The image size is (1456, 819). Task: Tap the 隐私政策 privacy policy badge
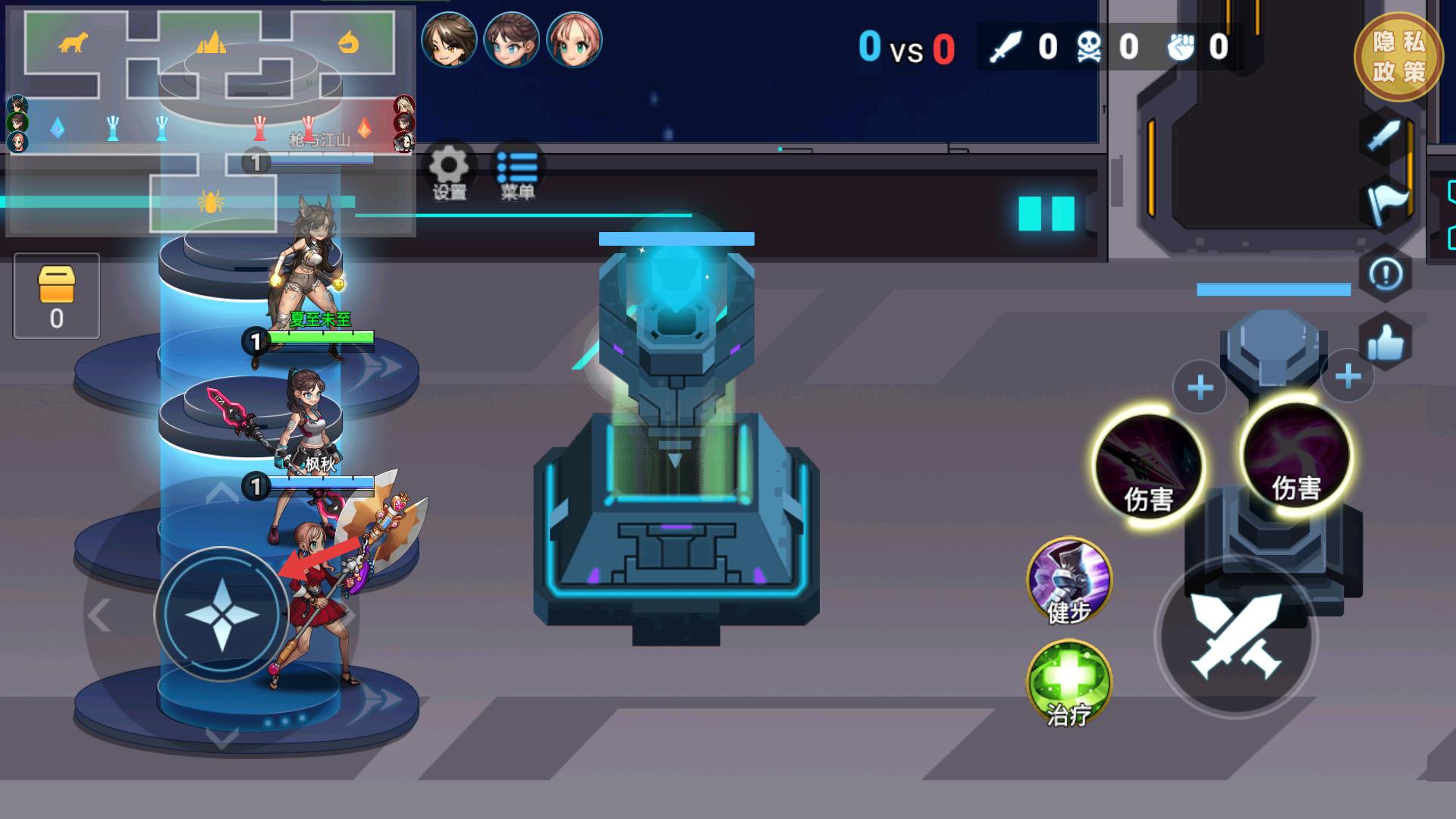click(1398, 57)
